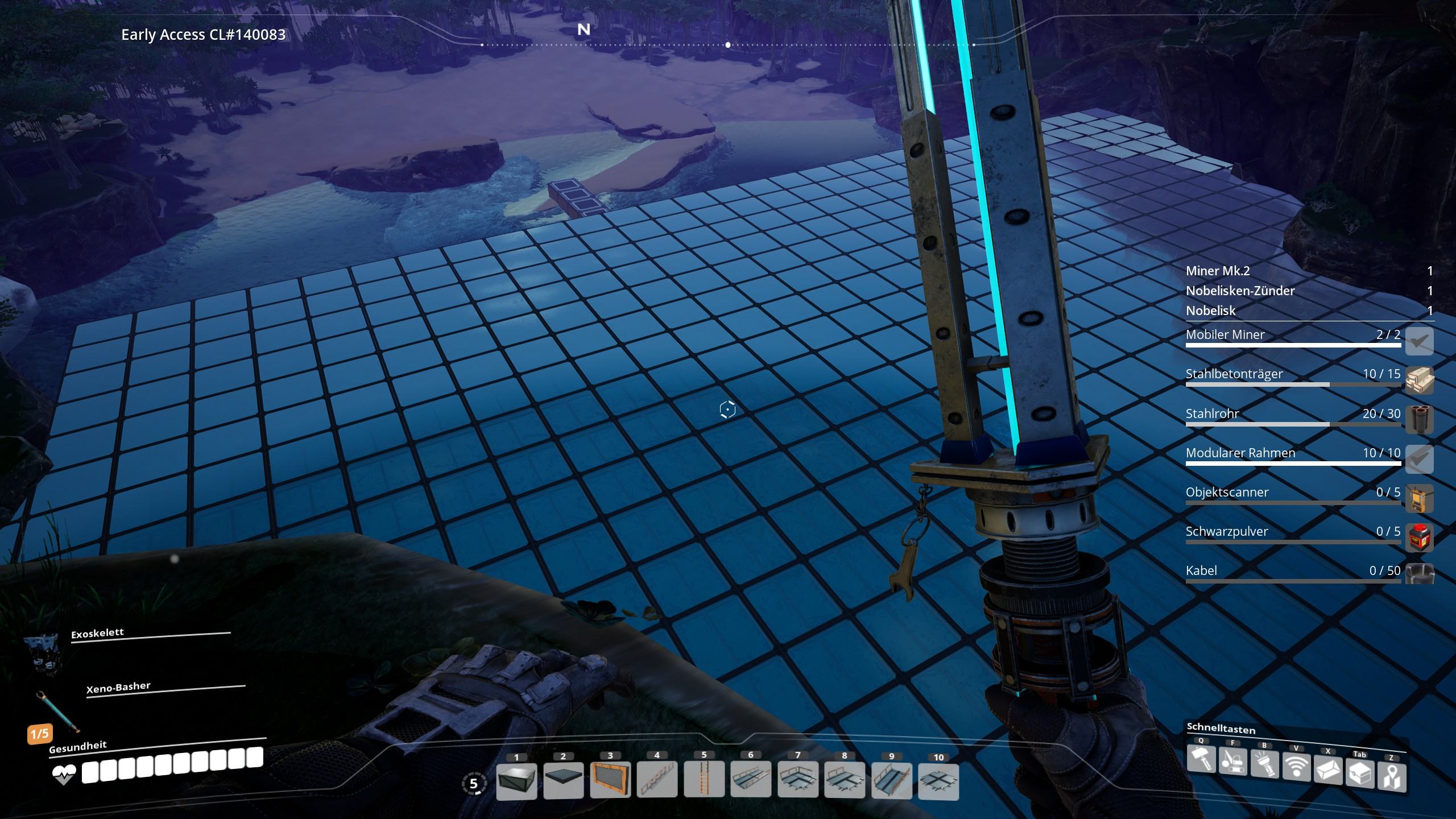
Task: Click the ingot-shaped shortcut icon
Action: click(x=1328, y=771)
